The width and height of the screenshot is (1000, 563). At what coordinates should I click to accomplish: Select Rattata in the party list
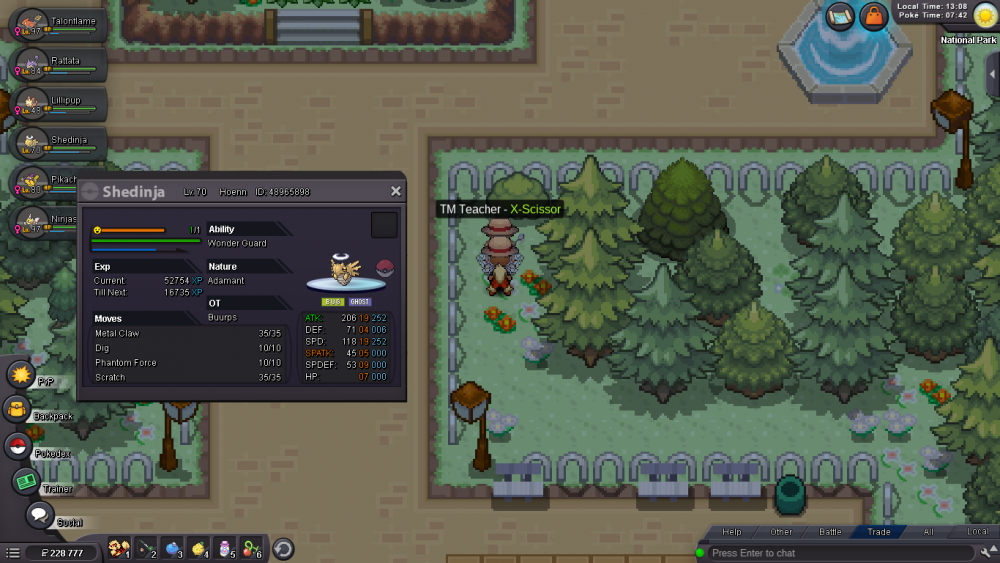(x=58, y=65)
